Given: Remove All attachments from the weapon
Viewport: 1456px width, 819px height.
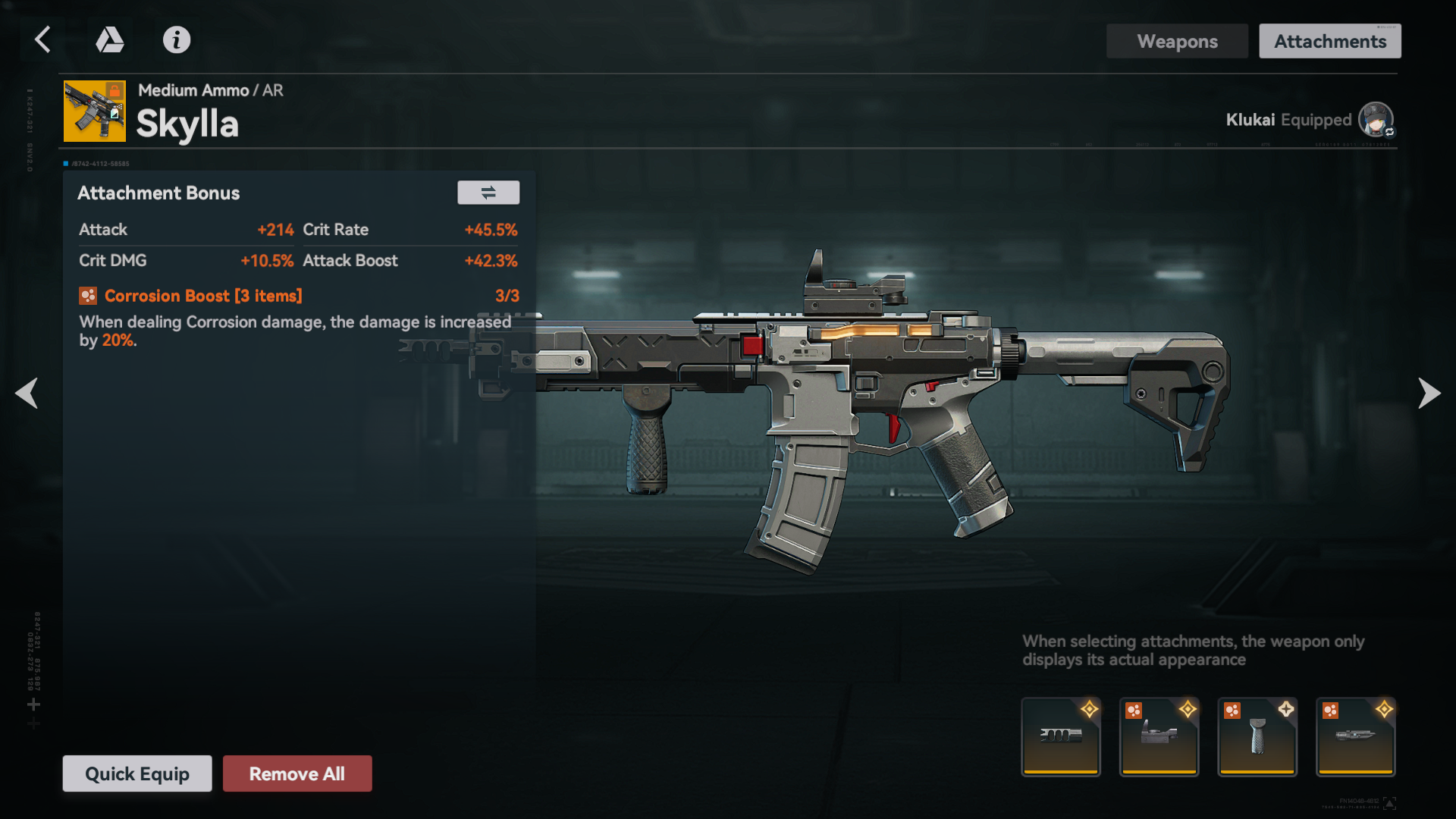Looking at the screenshot, I should tap(297, 773).
